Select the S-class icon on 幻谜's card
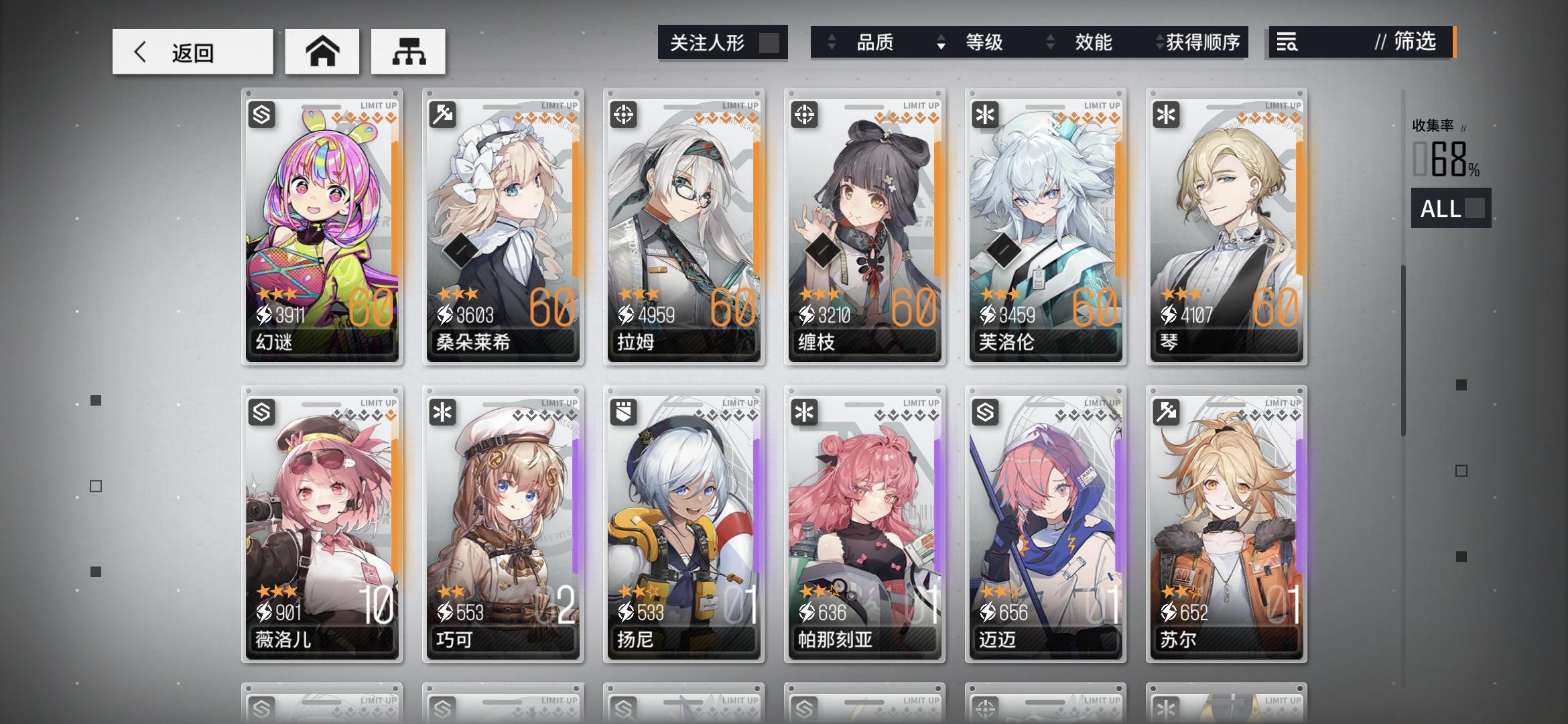Viewport: 1568px width, 724px height. click(x=263, y=115)
